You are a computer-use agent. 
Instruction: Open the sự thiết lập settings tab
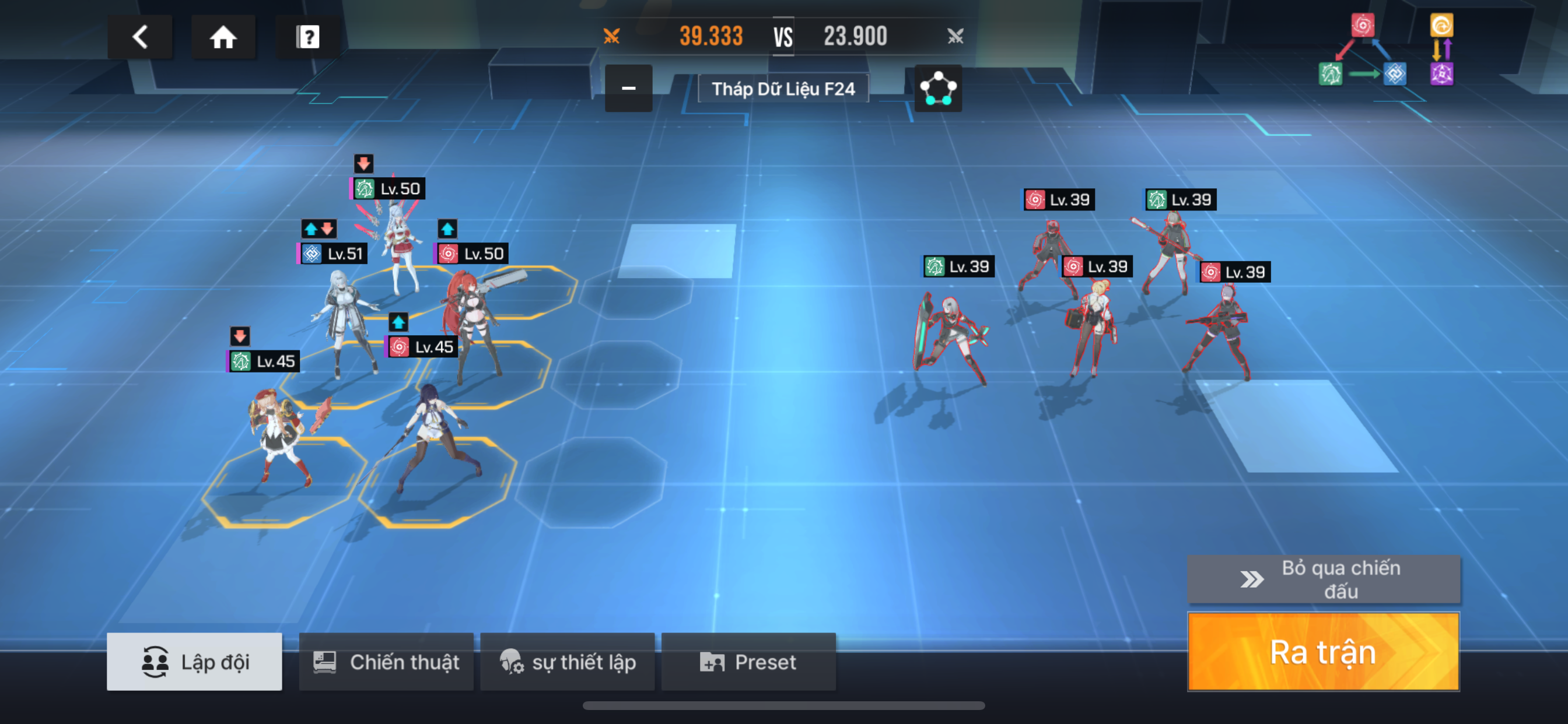click(568, 661)
